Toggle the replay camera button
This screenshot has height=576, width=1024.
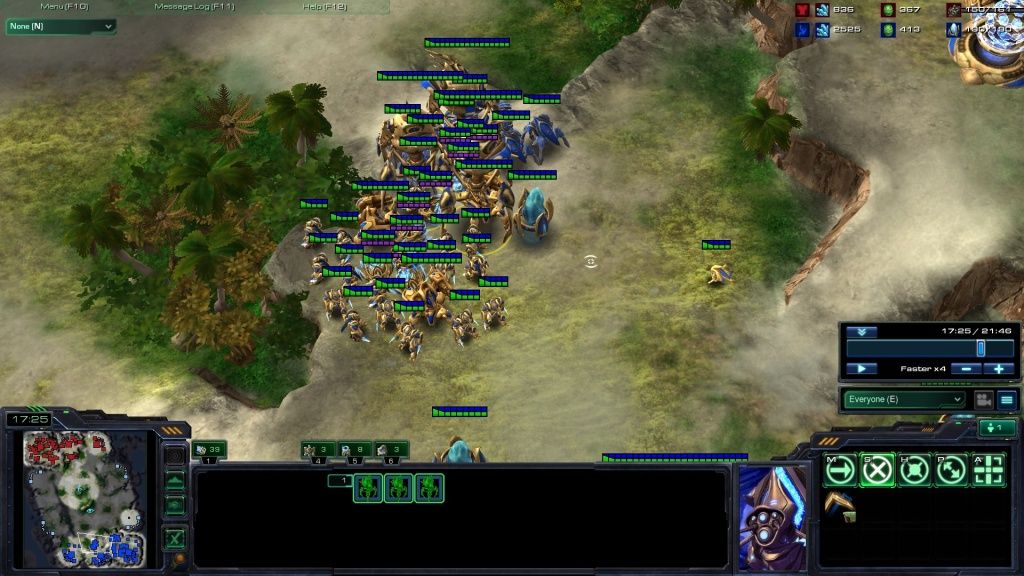[x=982, y=399]
